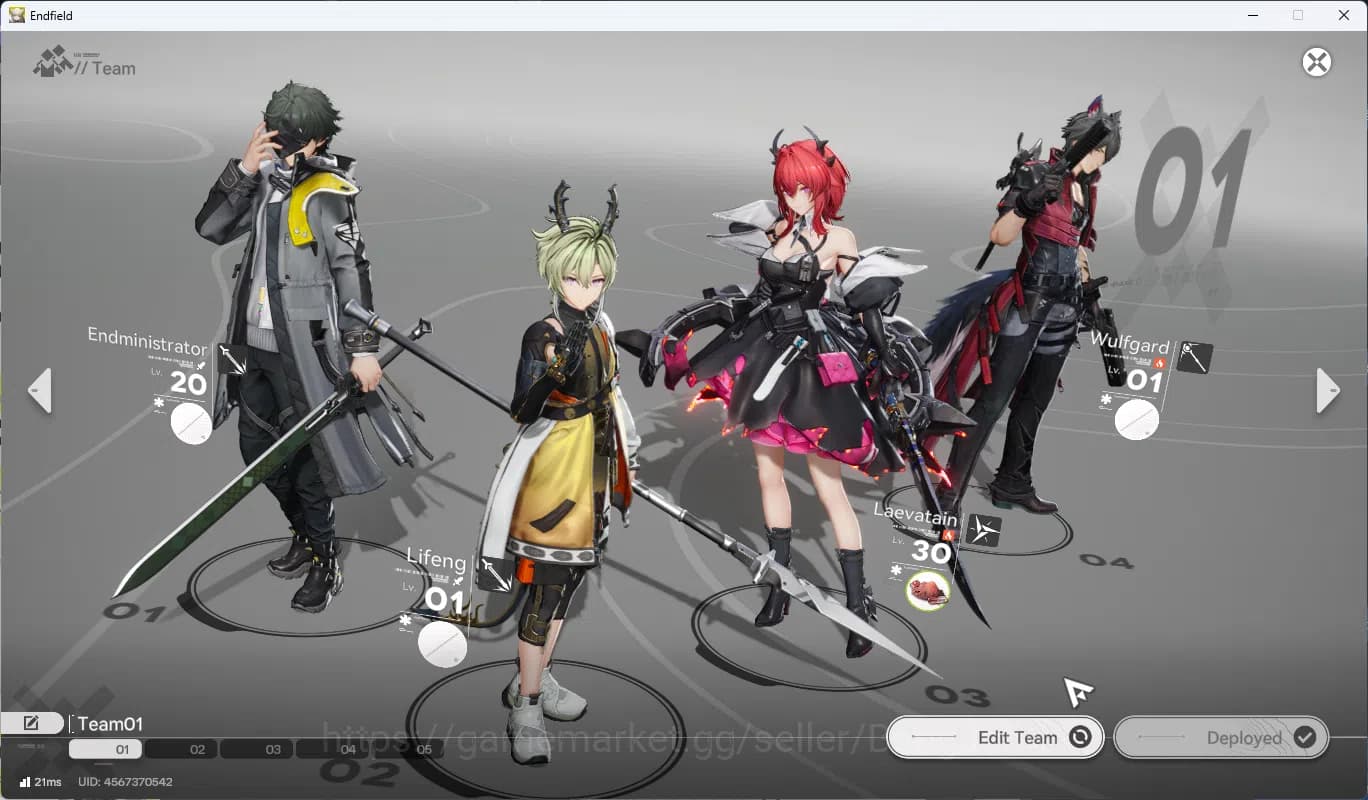Viewport: 1368px width, 800px height.
Task: Click Lifeng's circular gear slot icon
Action: click(x=441, y=646)
